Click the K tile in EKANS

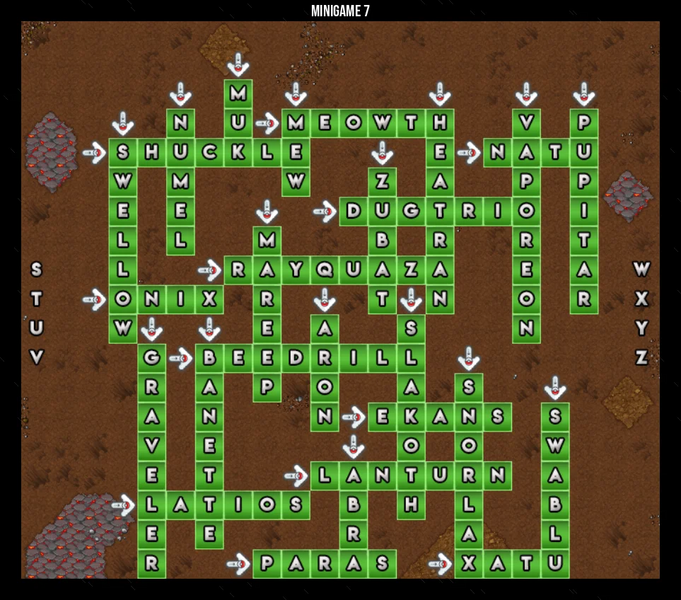411,416
